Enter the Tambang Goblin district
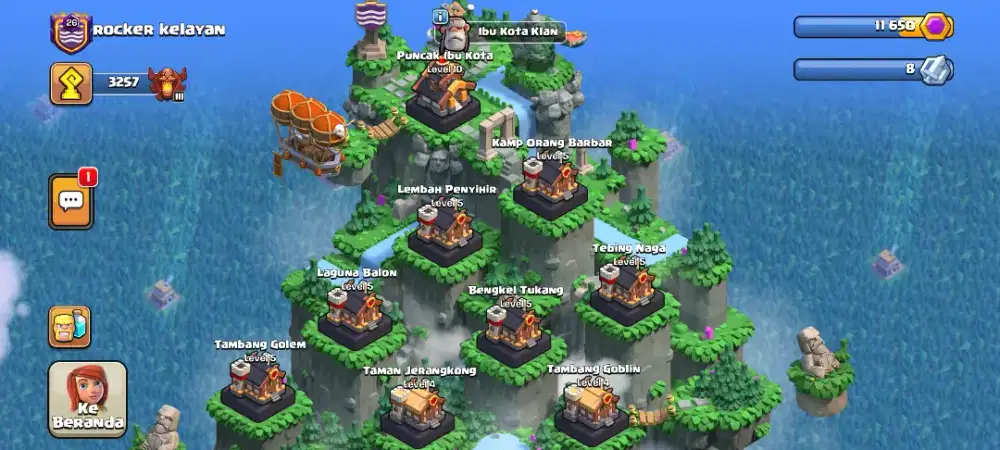This screenshot has width=1000, height=450. 592,408
